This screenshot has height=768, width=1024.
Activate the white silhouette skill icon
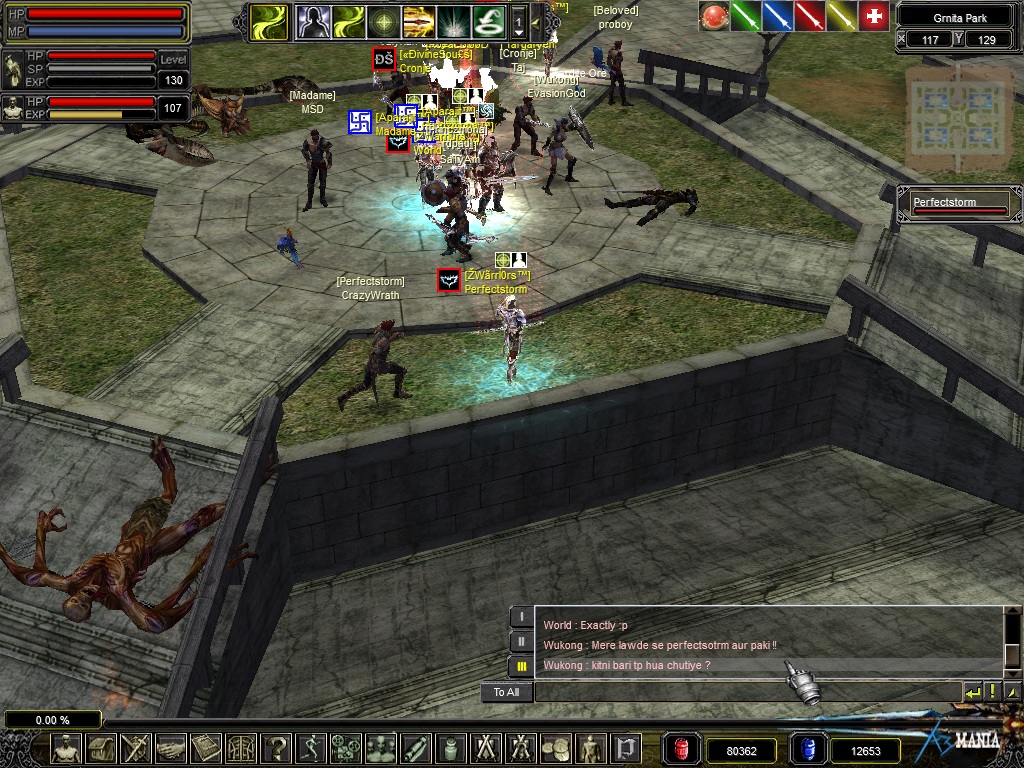click(x=312, y=20)
